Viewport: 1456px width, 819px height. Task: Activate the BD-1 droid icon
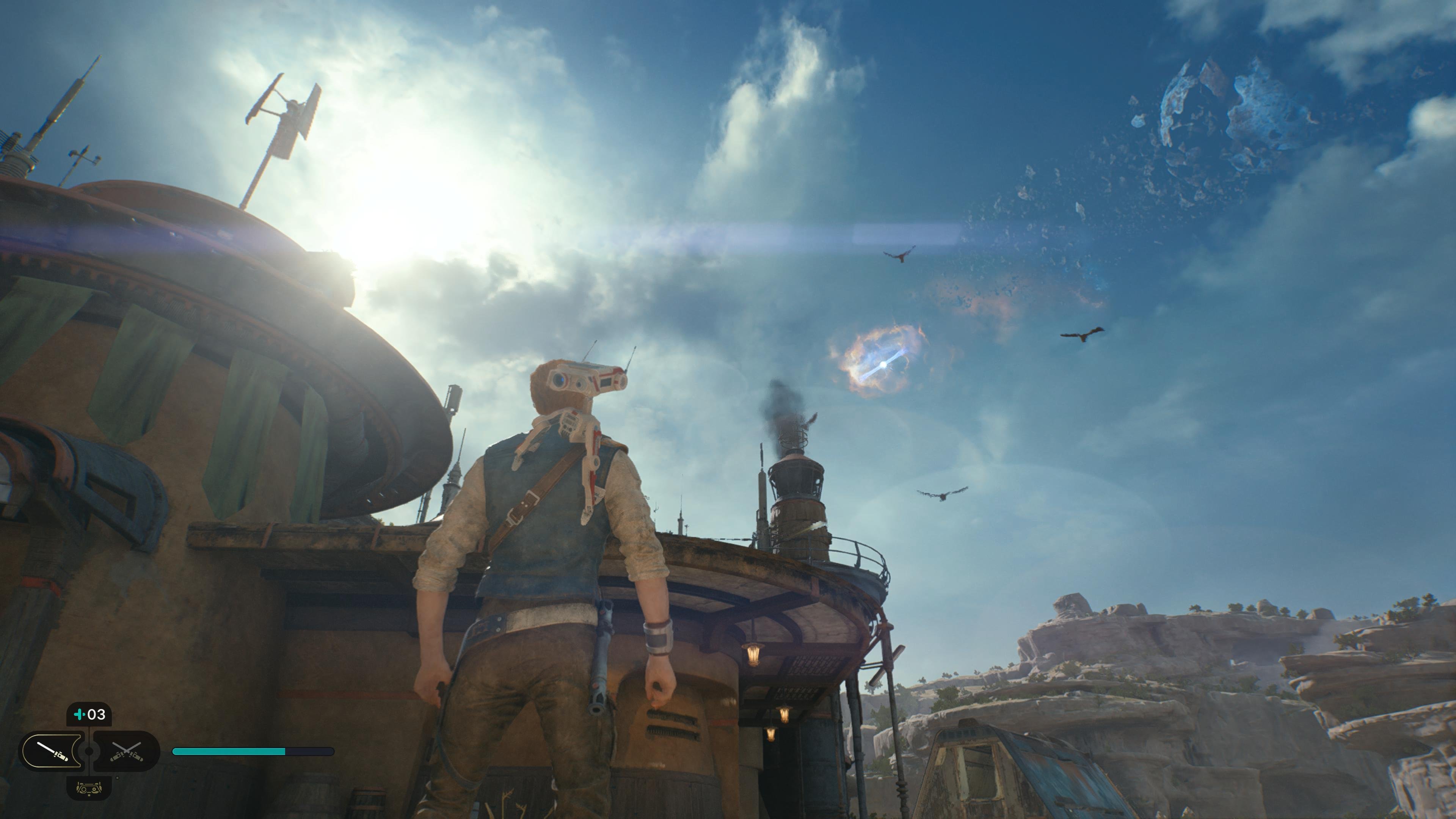pos(89,788)
